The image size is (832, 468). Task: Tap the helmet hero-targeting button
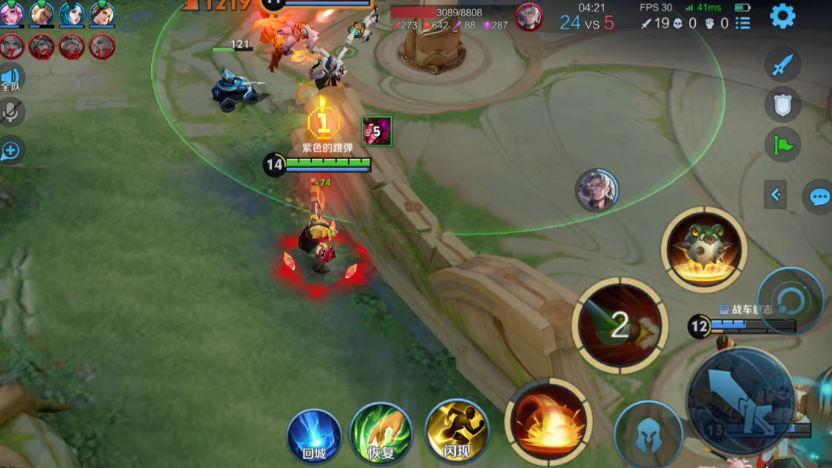(648, 433)
